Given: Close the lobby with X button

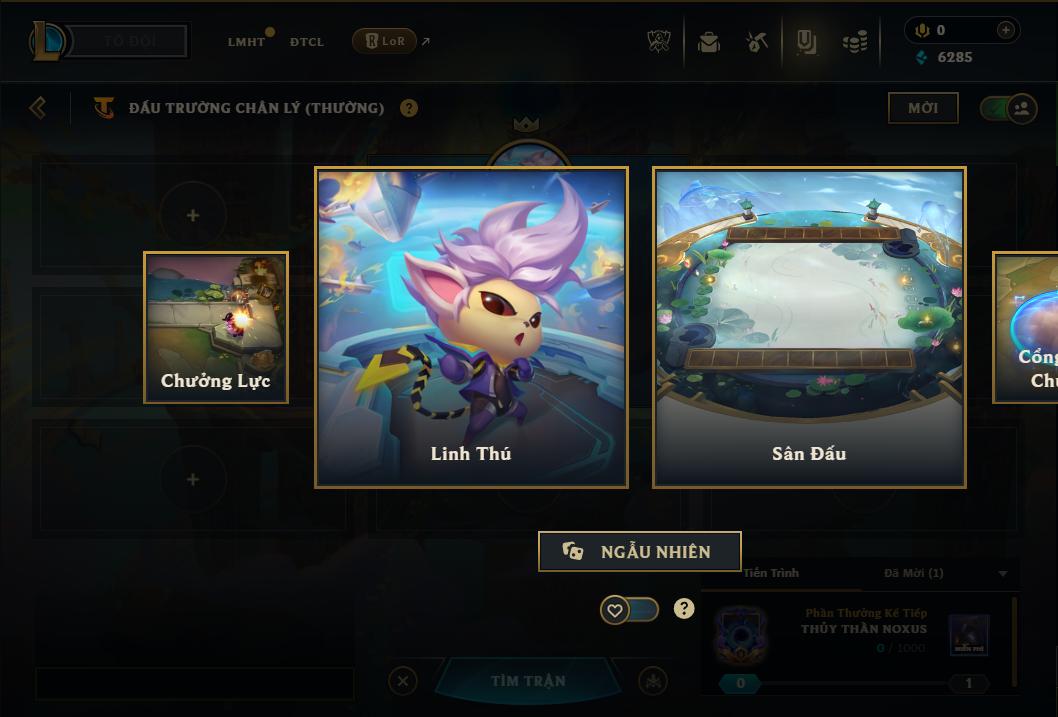Looking at the screenshot, I should (403, 681).
